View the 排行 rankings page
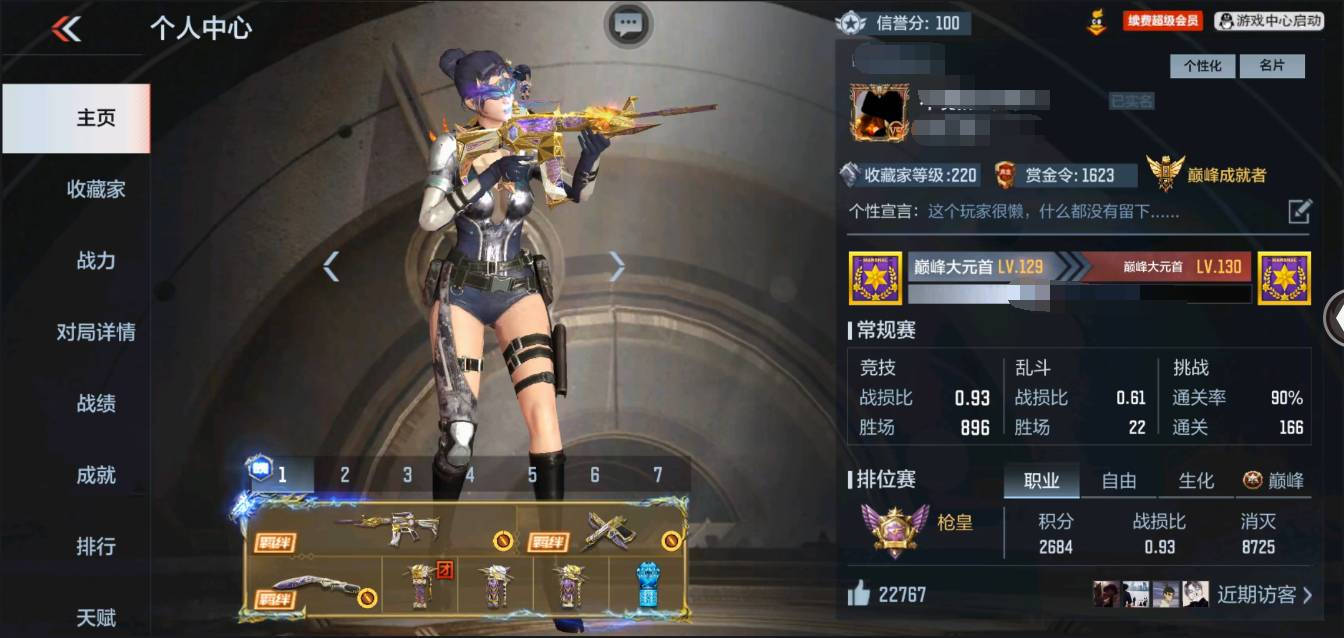Screen dimensions: 1344x638 (x=96, y=547)
